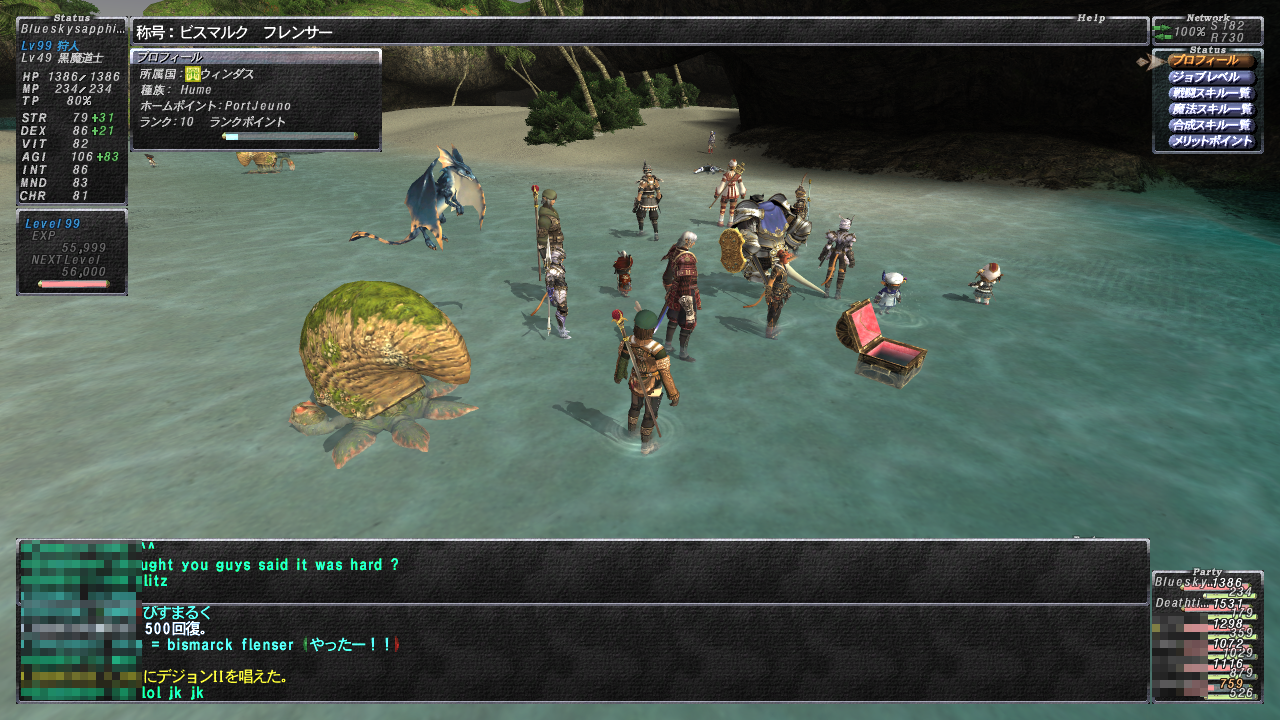Screen dimensions: 1280x720
Task: Open the ジョブレベル job level list
Action: pos(1210,77)
